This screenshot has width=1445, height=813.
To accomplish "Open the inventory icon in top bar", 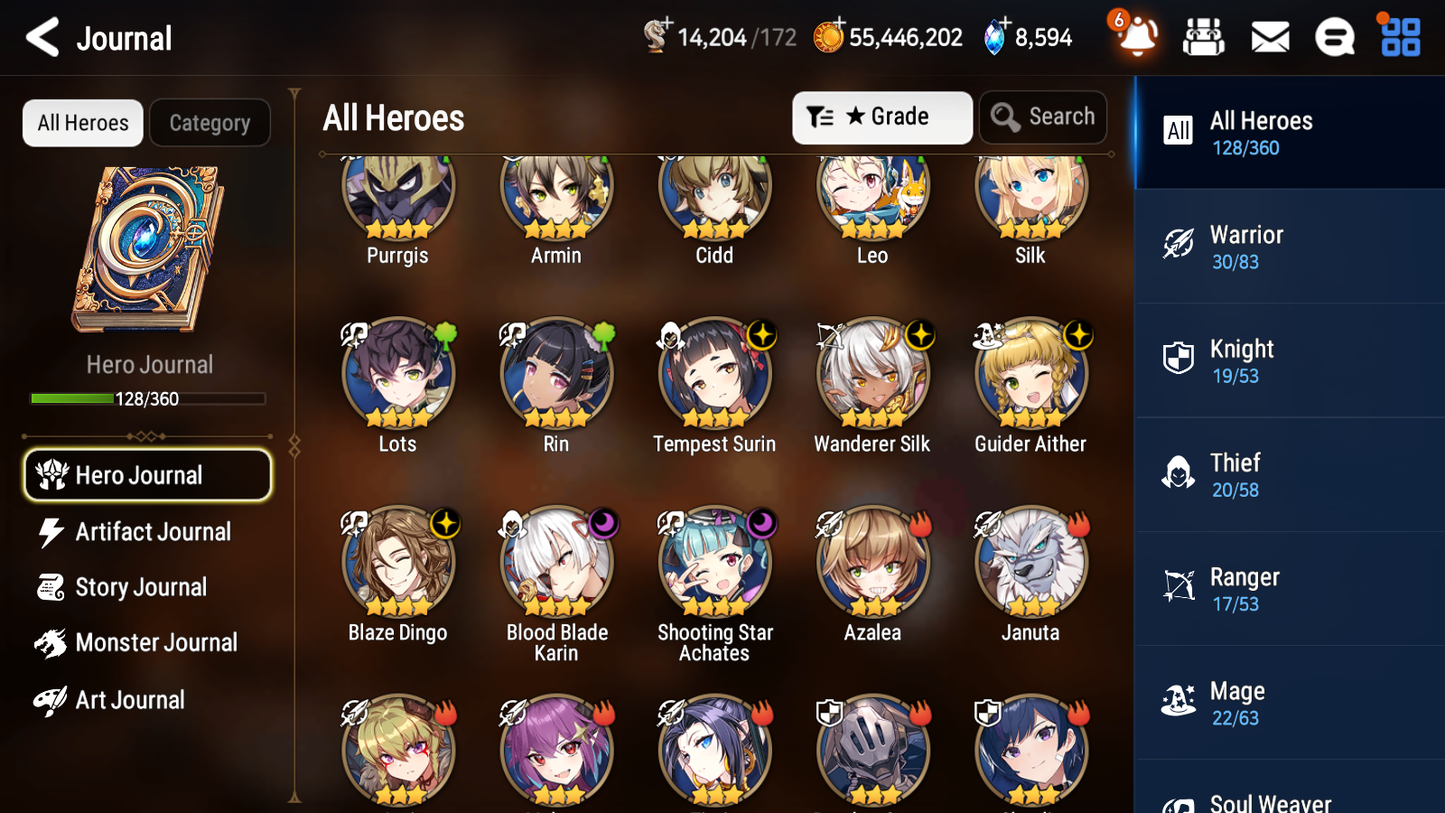I will [x=1203, y=36].
